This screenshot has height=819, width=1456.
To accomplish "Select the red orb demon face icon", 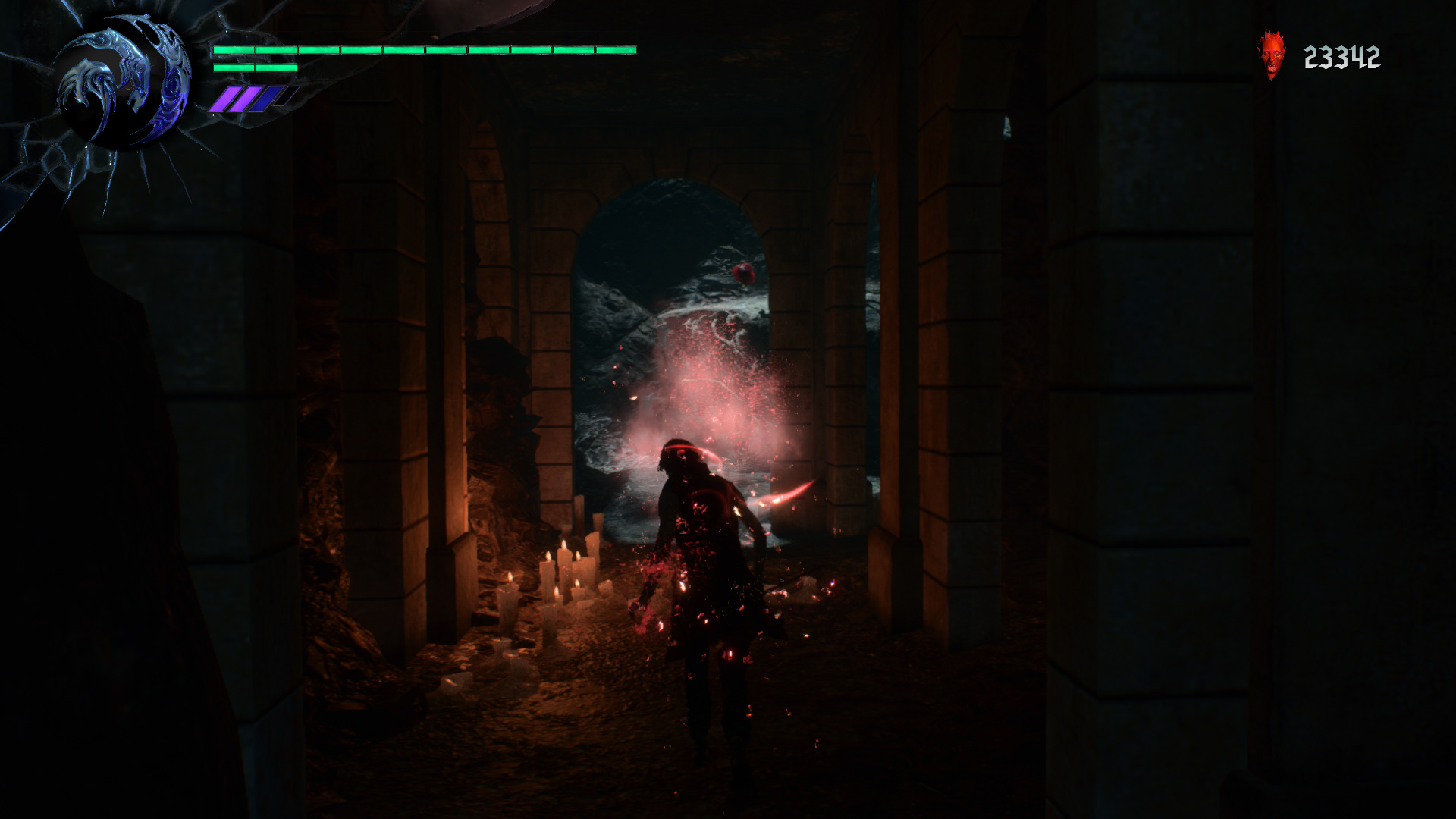I will tap(1271, 55).
